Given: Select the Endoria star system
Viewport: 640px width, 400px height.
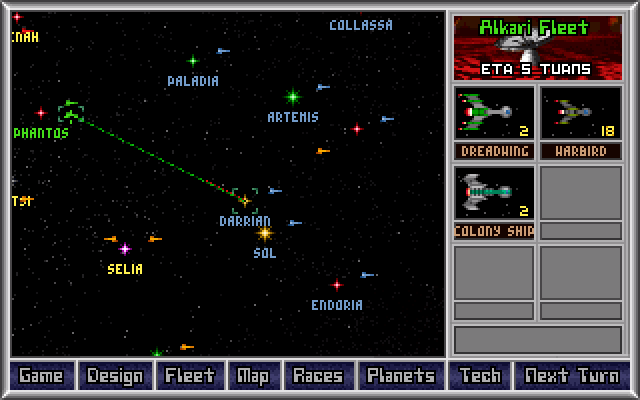Looking at the screenshot, I should tap(337, 285).
